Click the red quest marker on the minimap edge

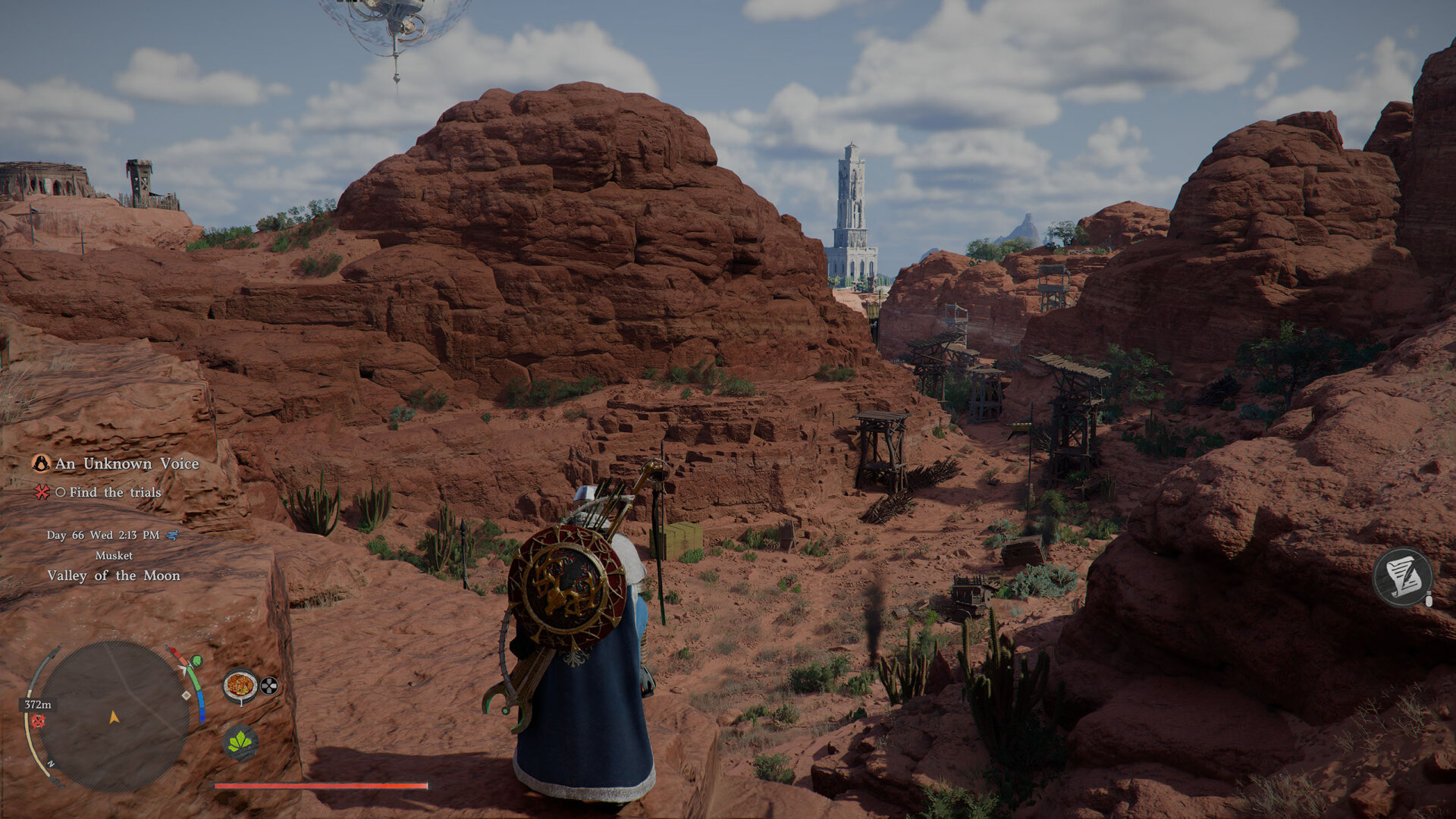[x=37, y=721]
